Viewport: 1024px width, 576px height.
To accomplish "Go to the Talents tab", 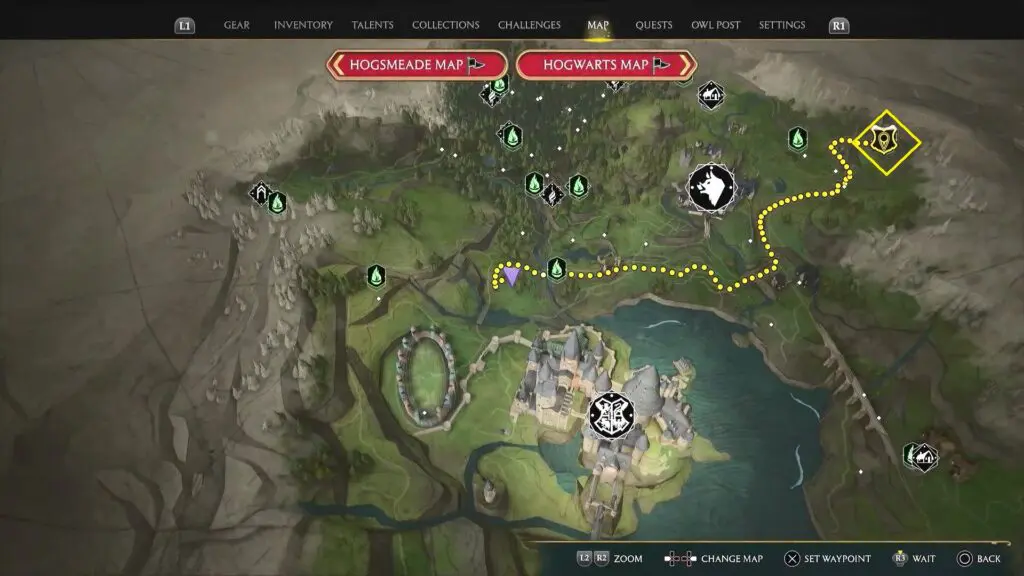I will [x=372, y=25].
